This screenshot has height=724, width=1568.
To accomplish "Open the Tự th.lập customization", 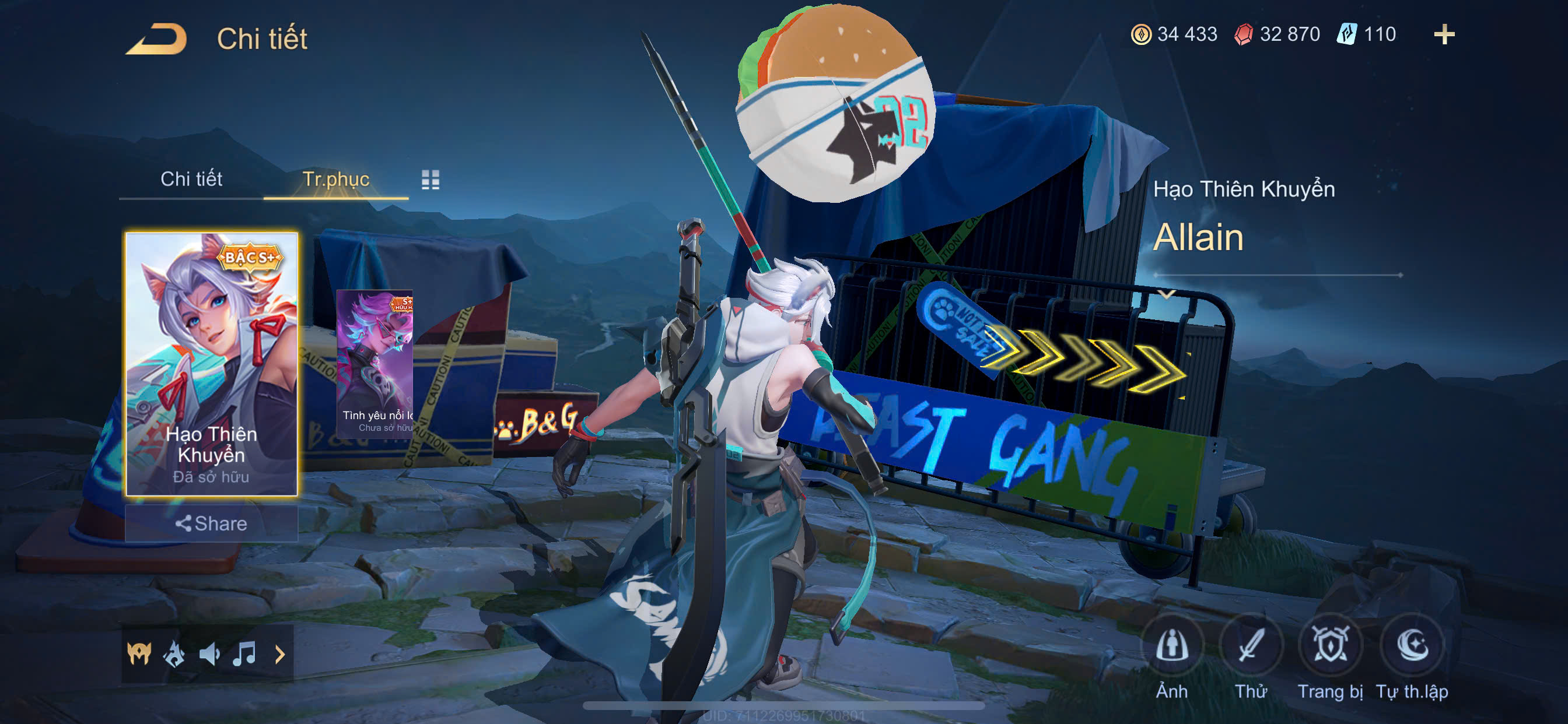I will 1412,645.
